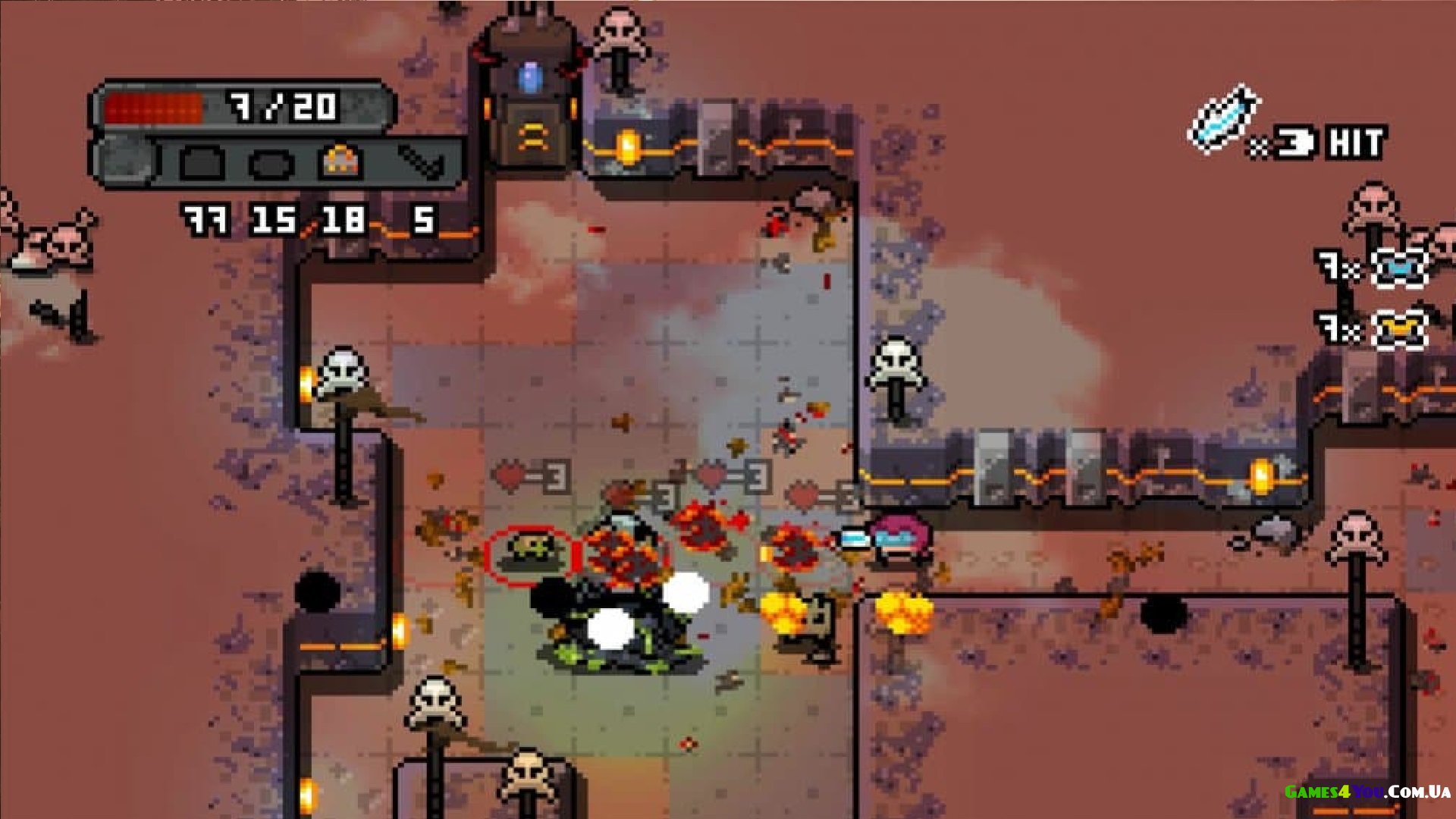This screenshot has width=1456, height=819.
Task: Use the yellow item with 7x count
Action: pos(1399,330)
